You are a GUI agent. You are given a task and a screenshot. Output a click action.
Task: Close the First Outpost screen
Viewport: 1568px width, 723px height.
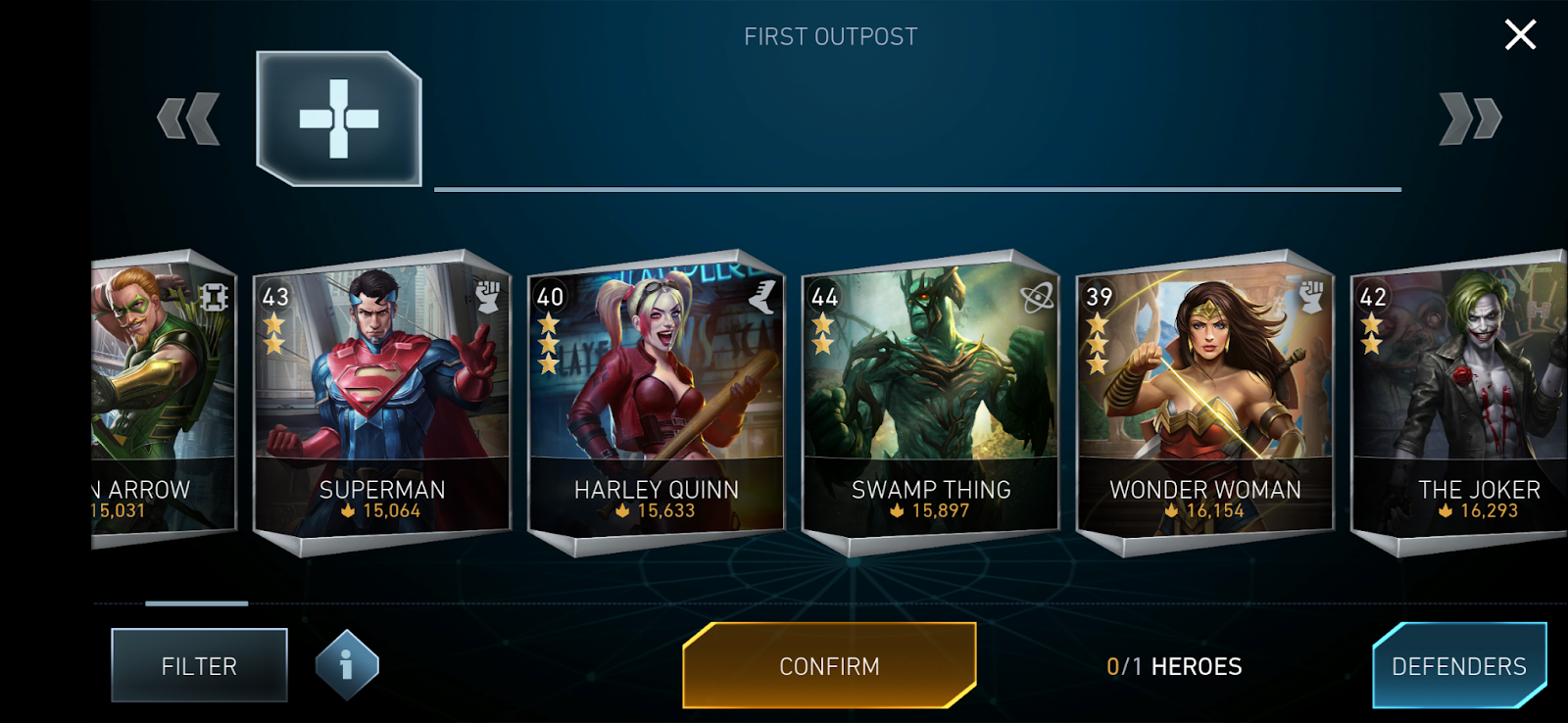point(1520,35)
